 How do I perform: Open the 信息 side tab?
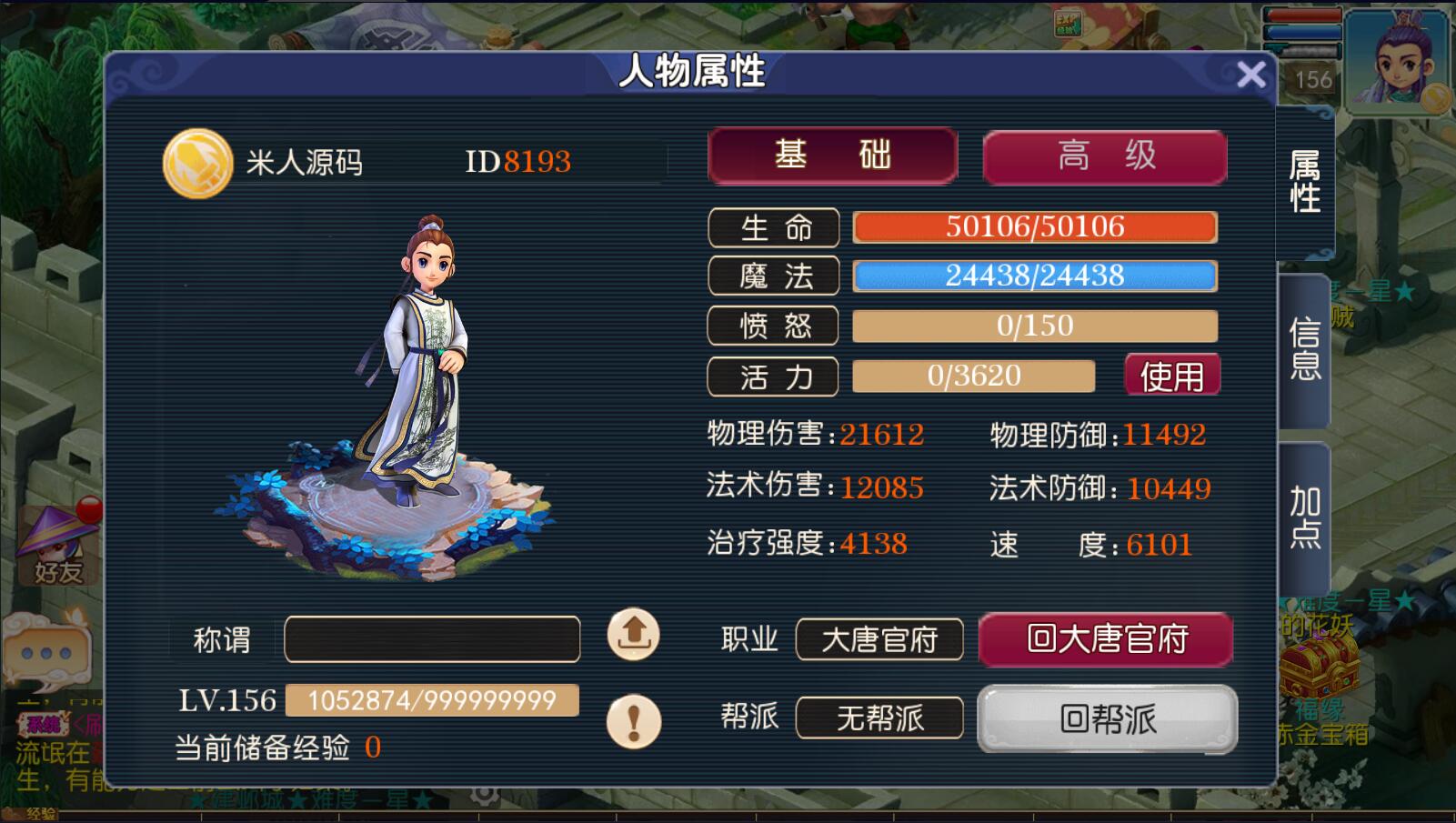point(1305,348)
